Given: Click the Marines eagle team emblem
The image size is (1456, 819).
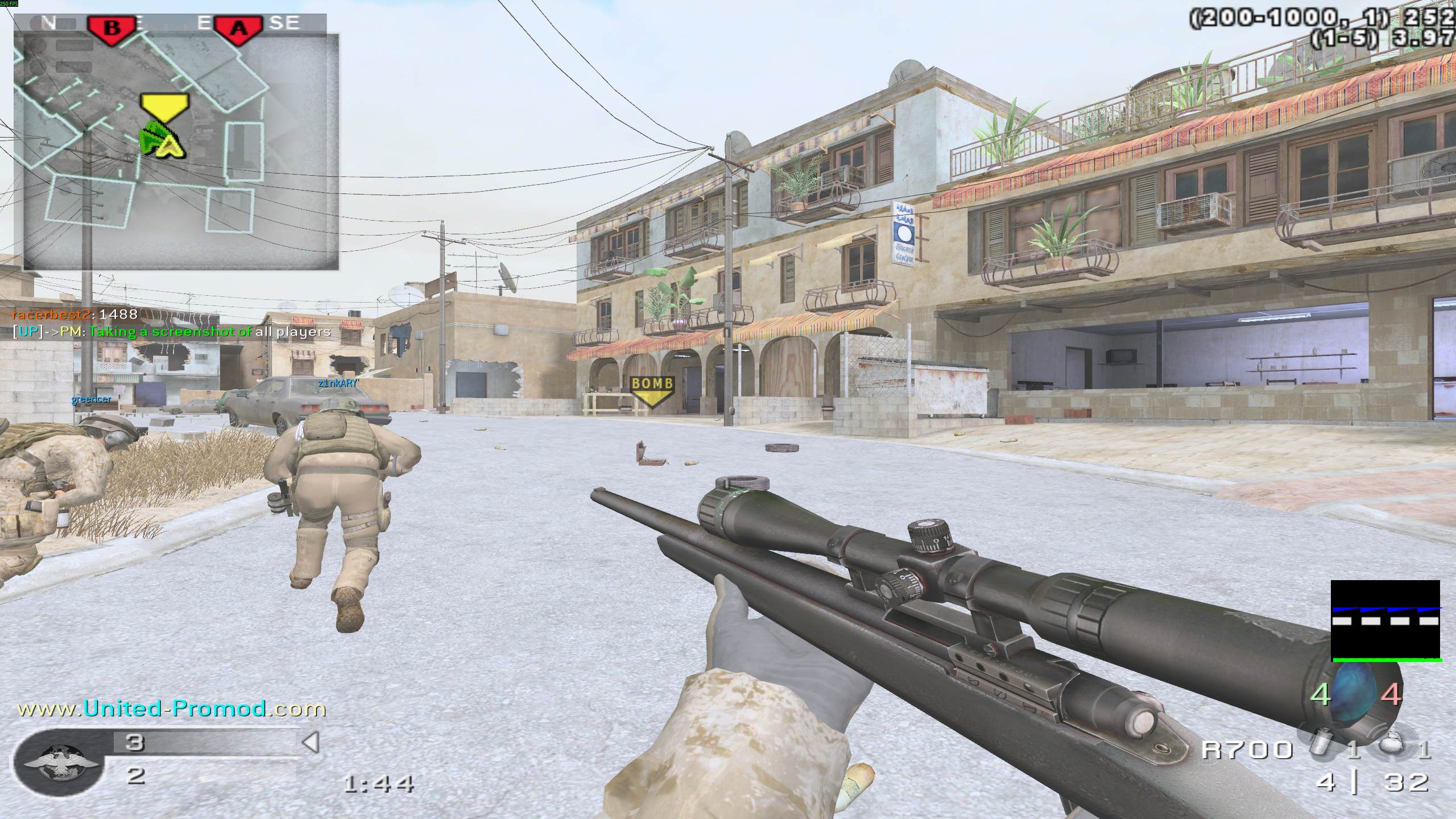Looking at the screenshot, I should tap(59, 763).
